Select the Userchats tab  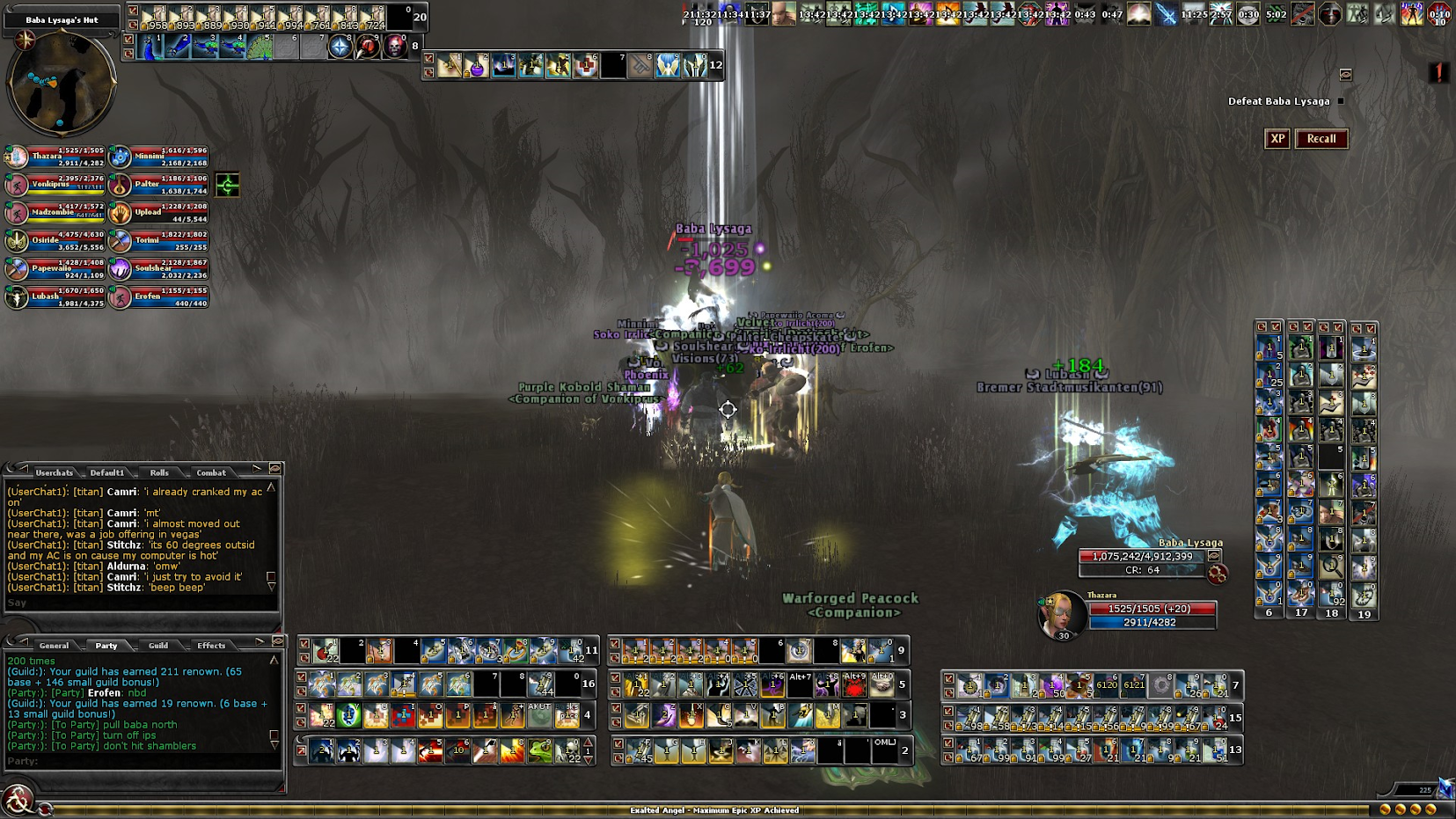point(55,472)
